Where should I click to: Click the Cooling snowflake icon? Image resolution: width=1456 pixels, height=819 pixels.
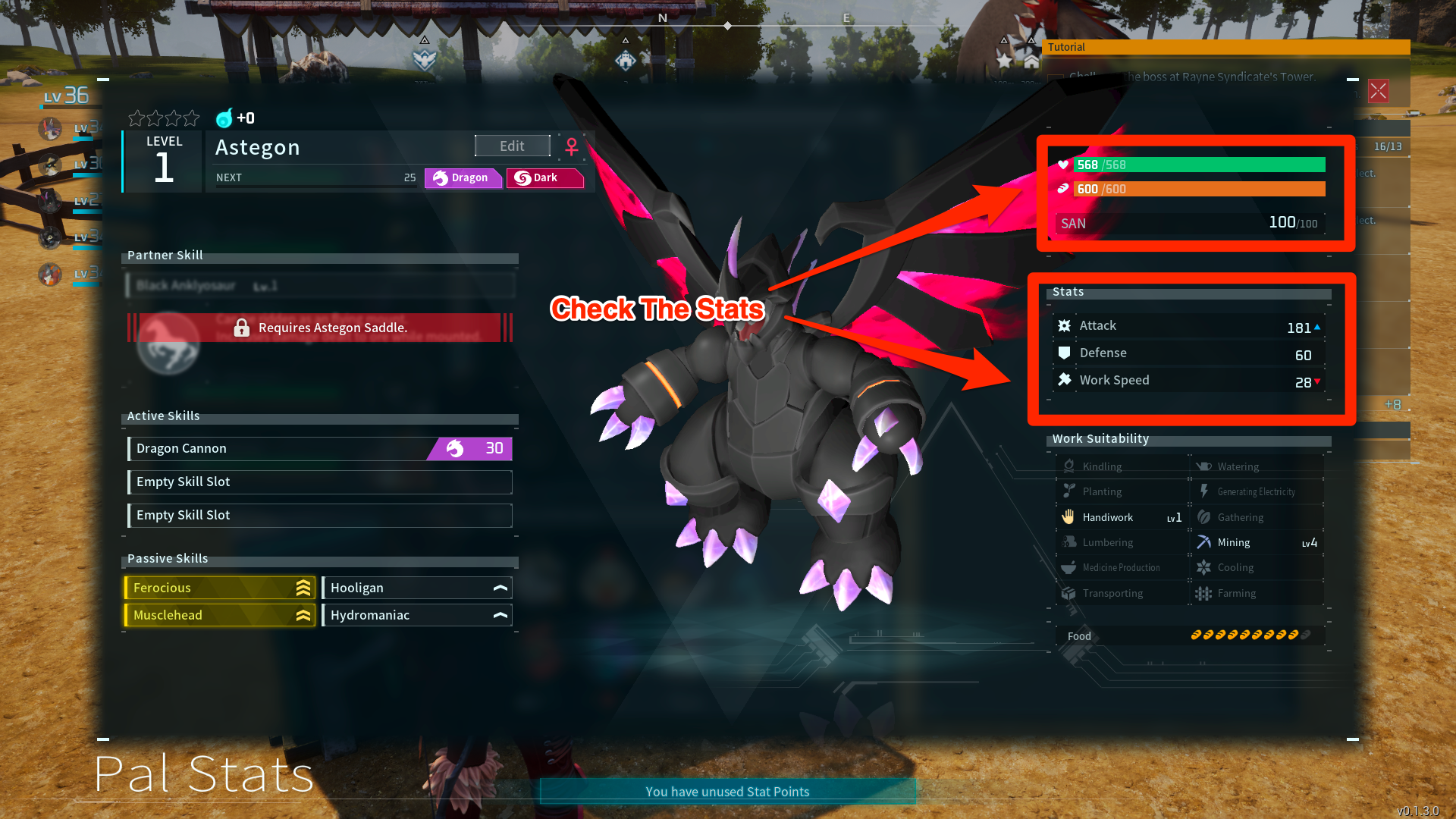click(x=1204, y=567)
